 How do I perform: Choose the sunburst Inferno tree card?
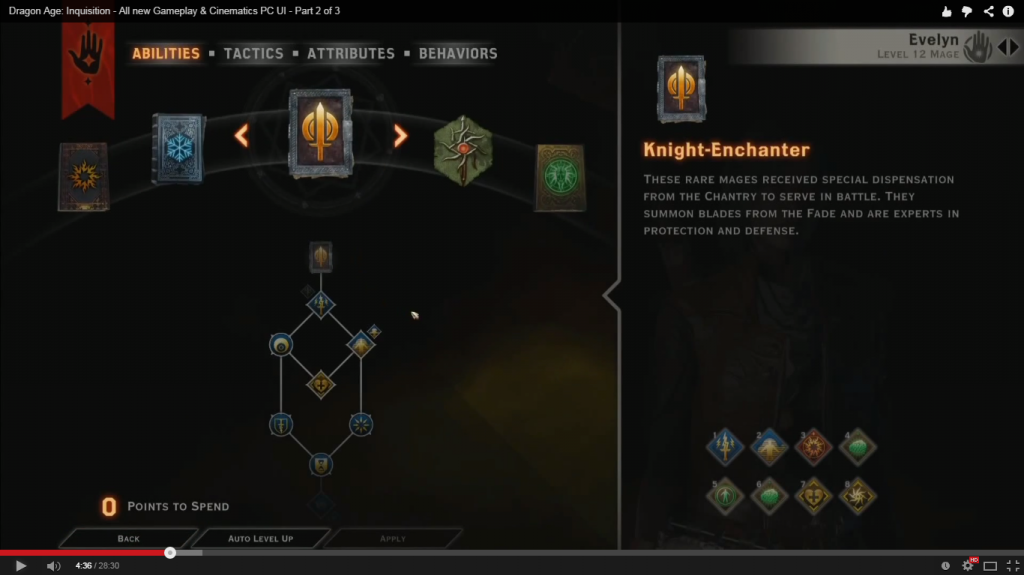coord(82,177)
